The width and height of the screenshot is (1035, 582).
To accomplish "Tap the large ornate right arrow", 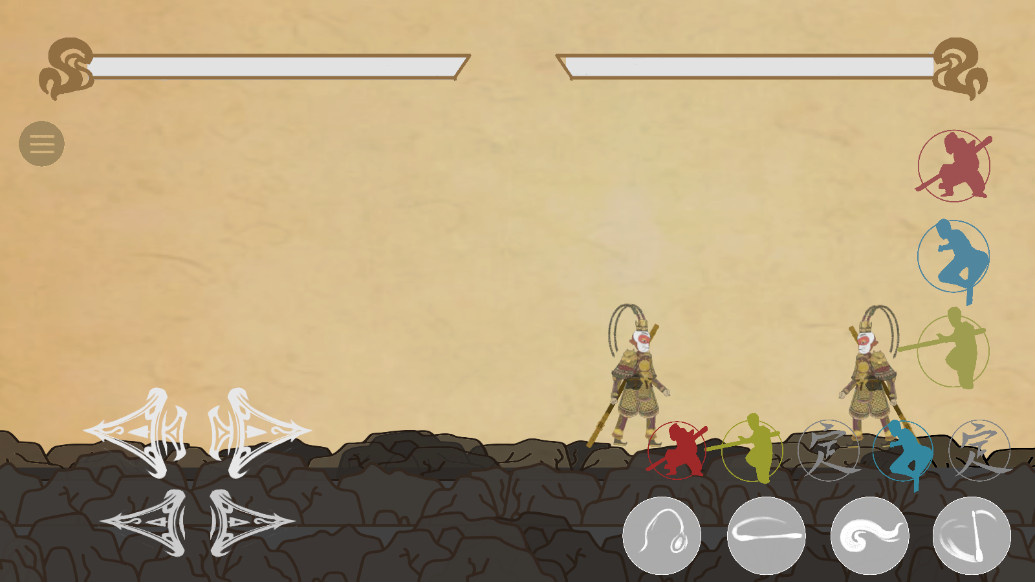I will pyautogui.click(x=259, y=432).
